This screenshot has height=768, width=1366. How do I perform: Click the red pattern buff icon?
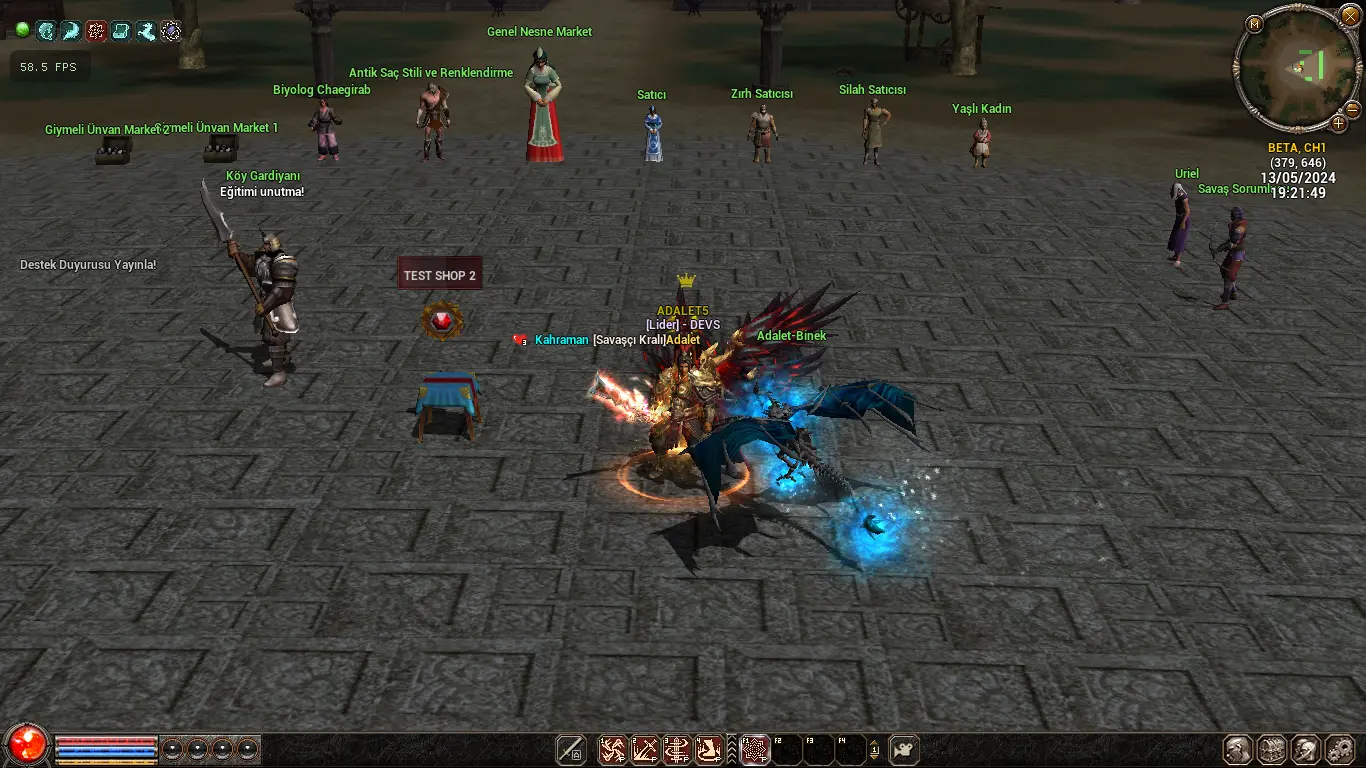pos(96,31)
